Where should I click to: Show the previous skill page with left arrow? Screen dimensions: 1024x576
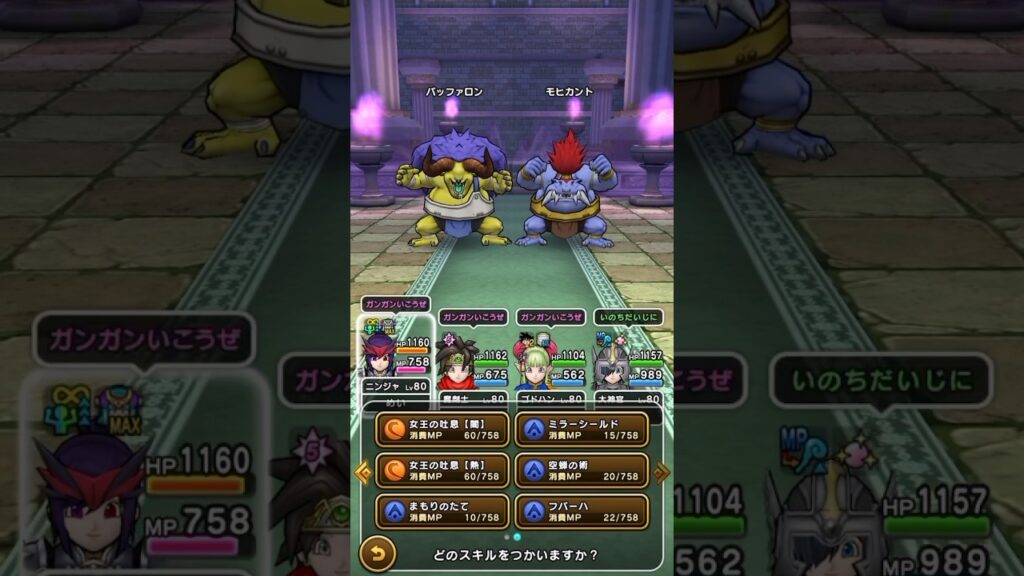363,470
